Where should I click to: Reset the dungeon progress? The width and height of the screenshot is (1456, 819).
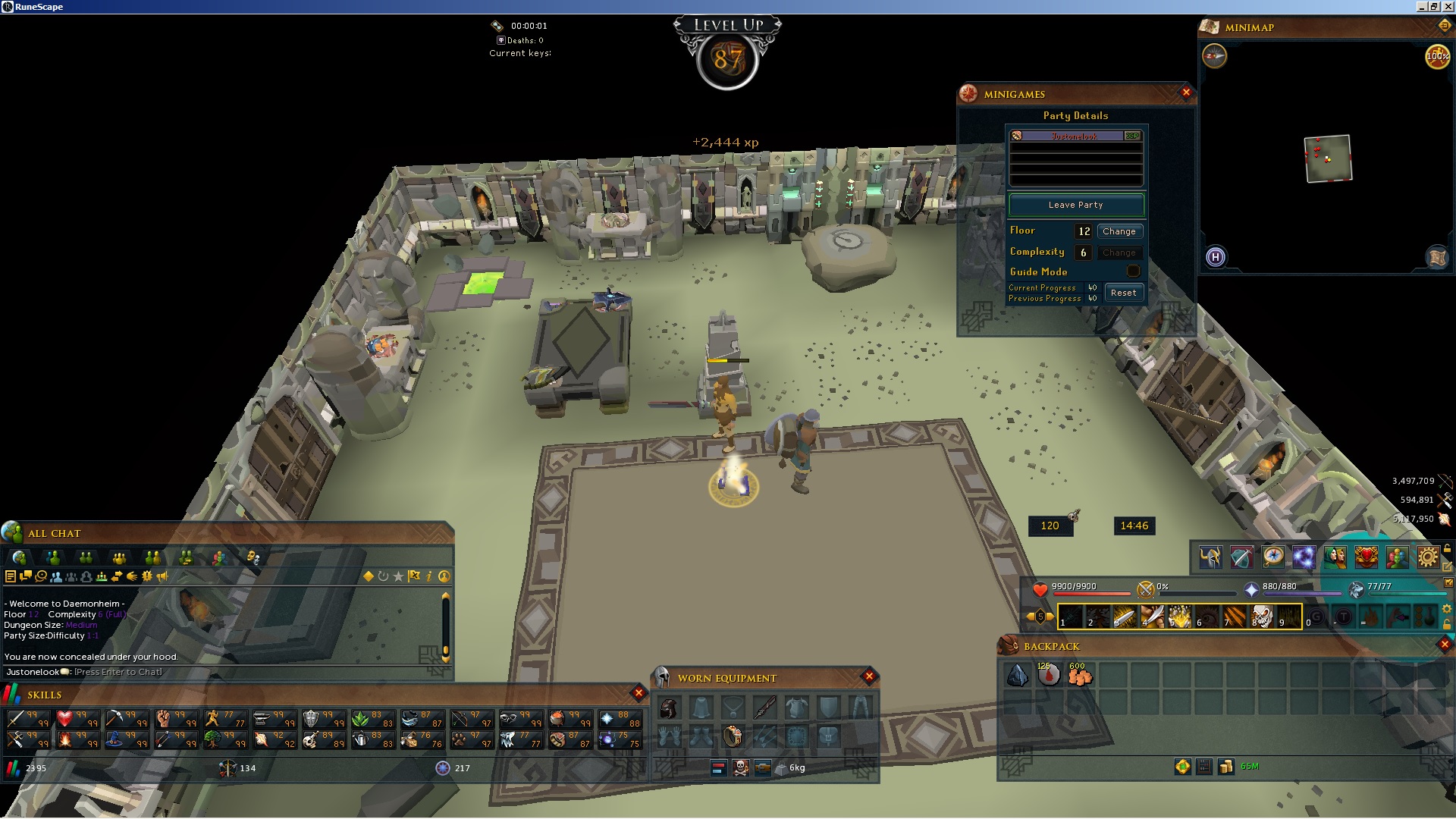(x=1123, y=293)
